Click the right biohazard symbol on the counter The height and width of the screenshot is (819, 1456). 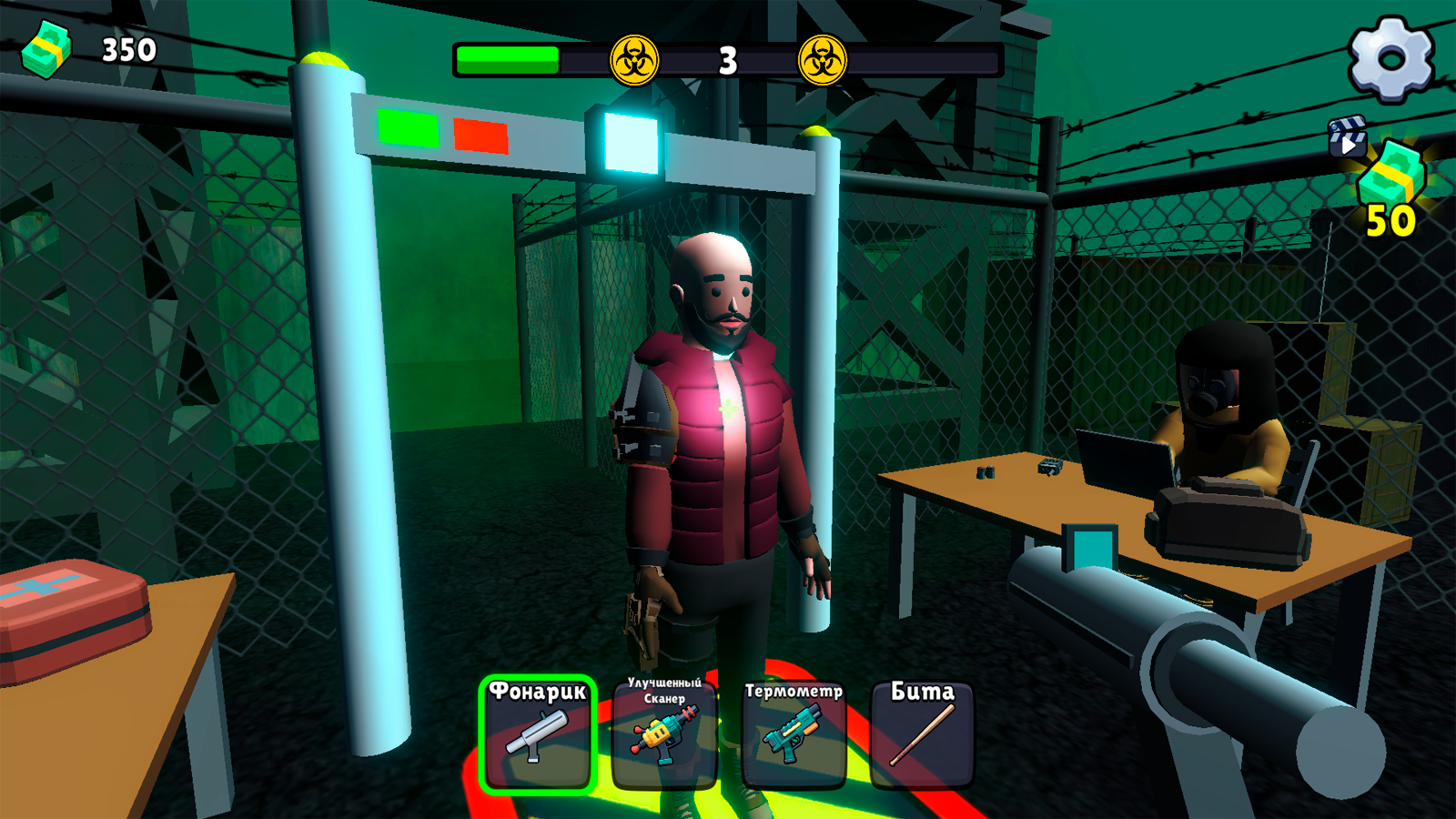point(824,59)
